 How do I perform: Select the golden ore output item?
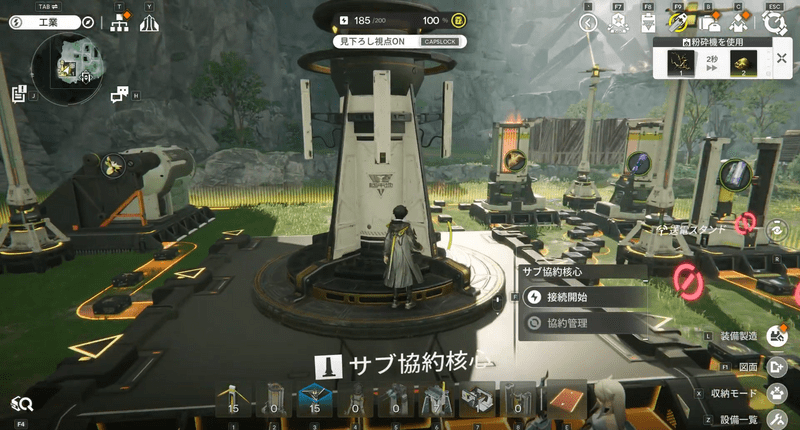[x=742, y=64]
